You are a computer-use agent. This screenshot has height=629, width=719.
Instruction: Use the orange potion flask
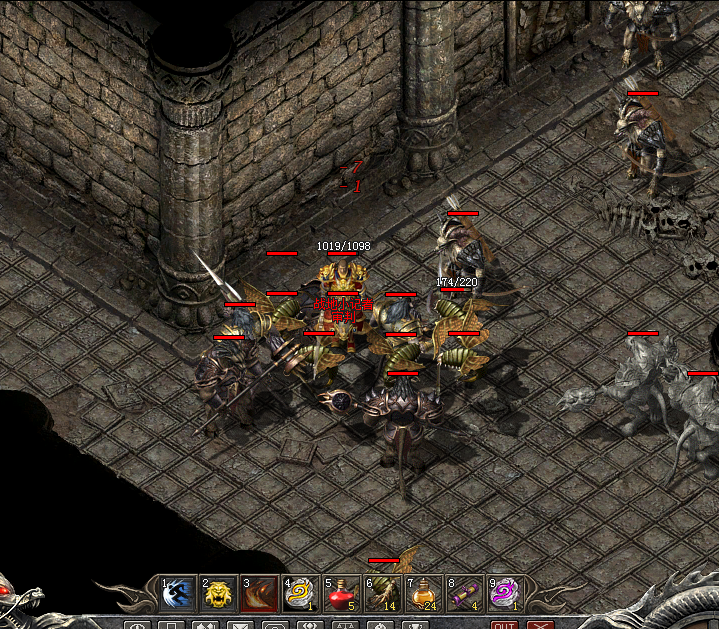point(423,594)
